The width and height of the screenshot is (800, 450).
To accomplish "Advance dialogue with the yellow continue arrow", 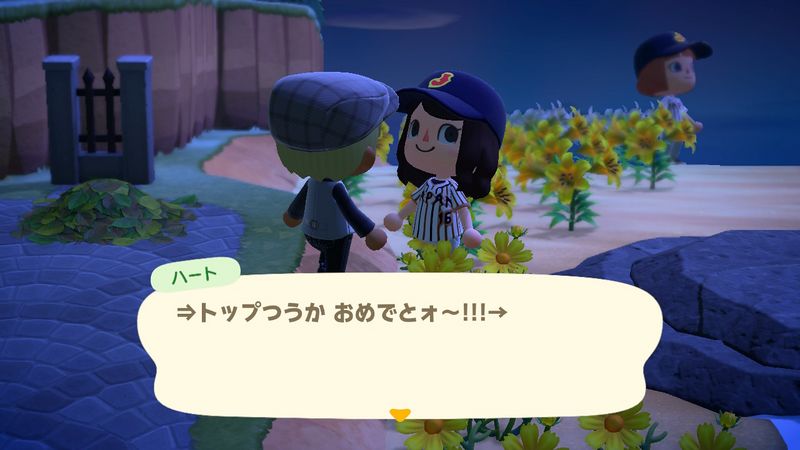I will click(x=400, y=412).
